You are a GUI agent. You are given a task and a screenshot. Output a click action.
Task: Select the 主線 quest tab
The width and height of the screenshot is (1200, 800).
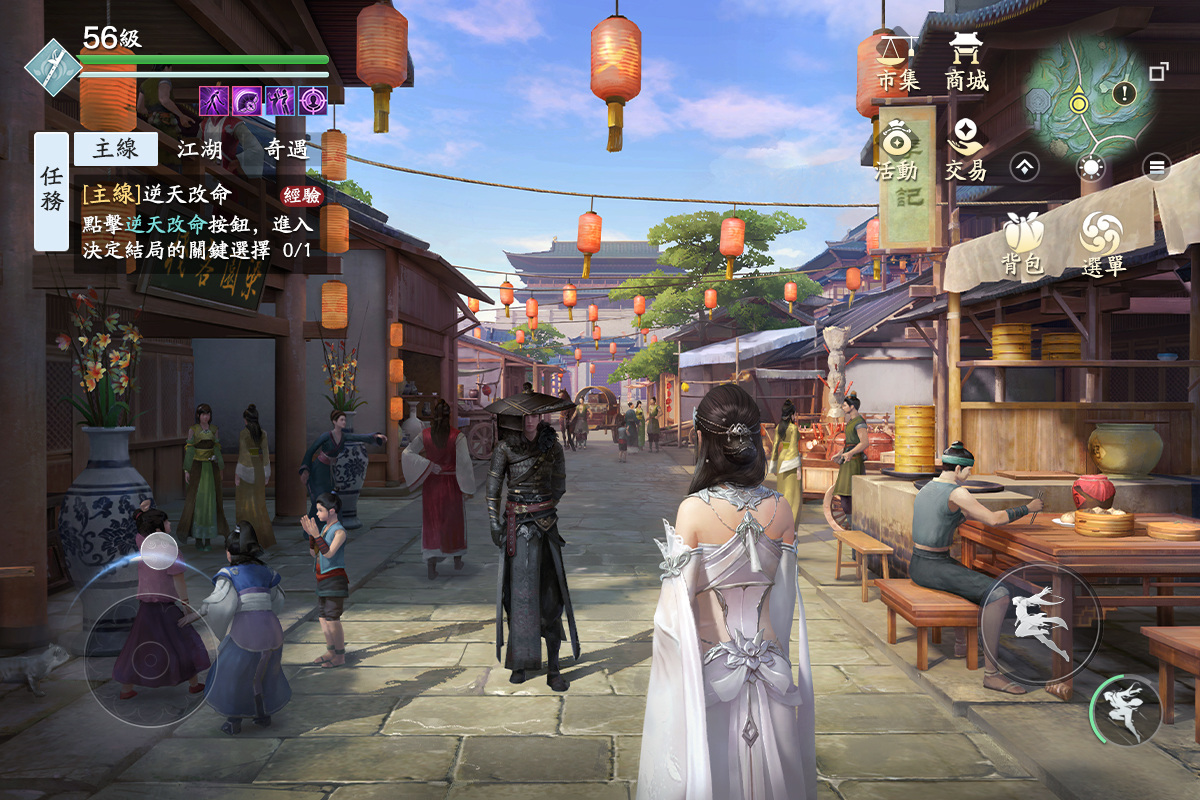(116, 149)
